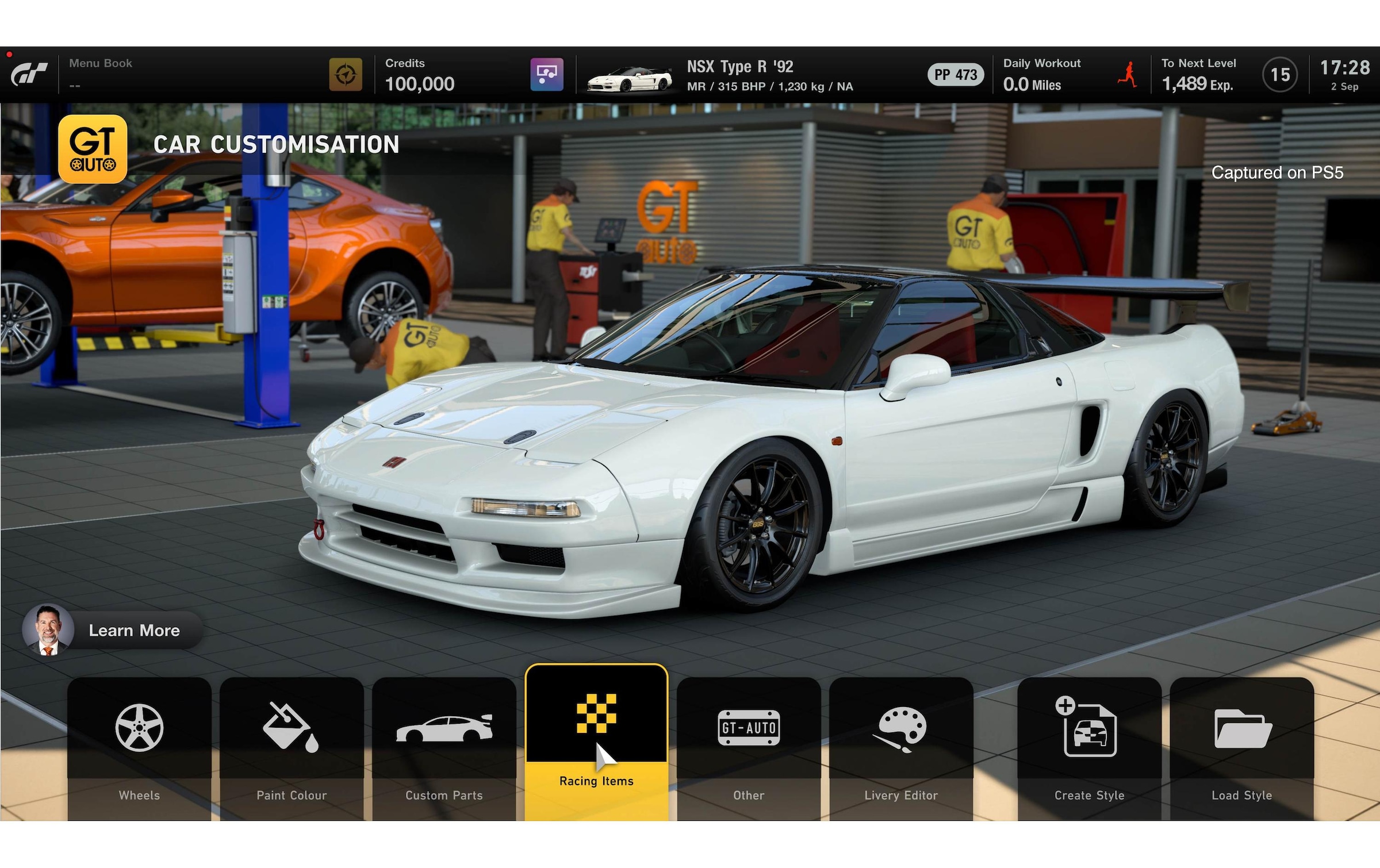This screenshot has width=1380, height=868.
Task: Click the Learn More button
Action: point(113,630)
